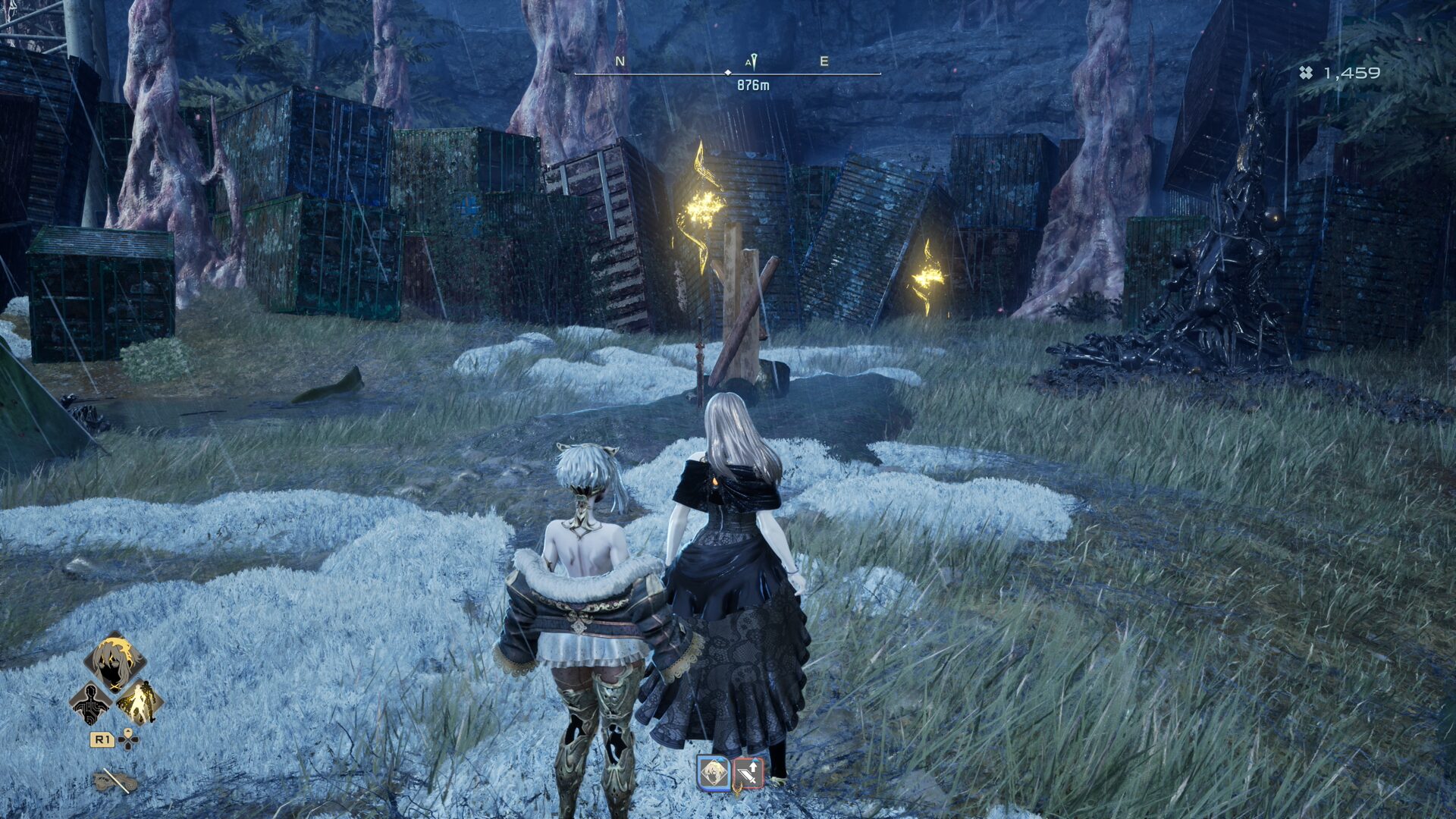Click the objective marker on the compass
Screen dimensions: 1456x819
(752, 62)
